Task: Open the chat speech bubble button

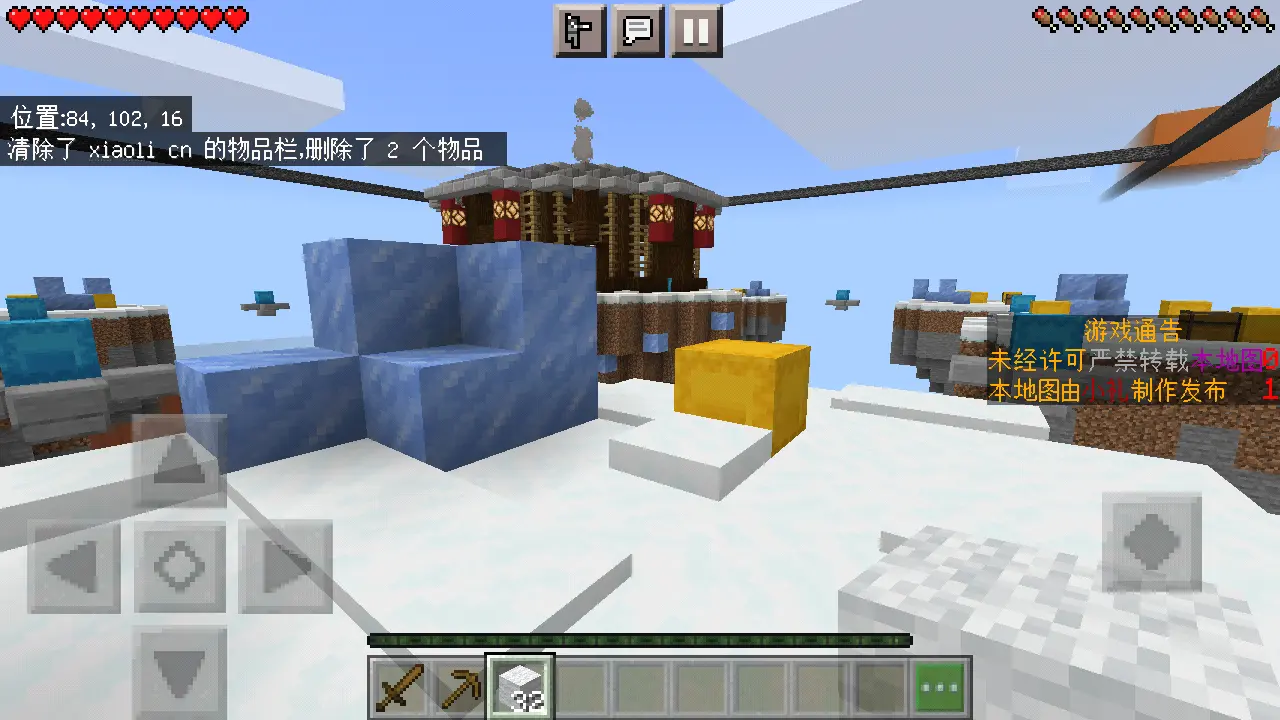Action: coord(638,31)
